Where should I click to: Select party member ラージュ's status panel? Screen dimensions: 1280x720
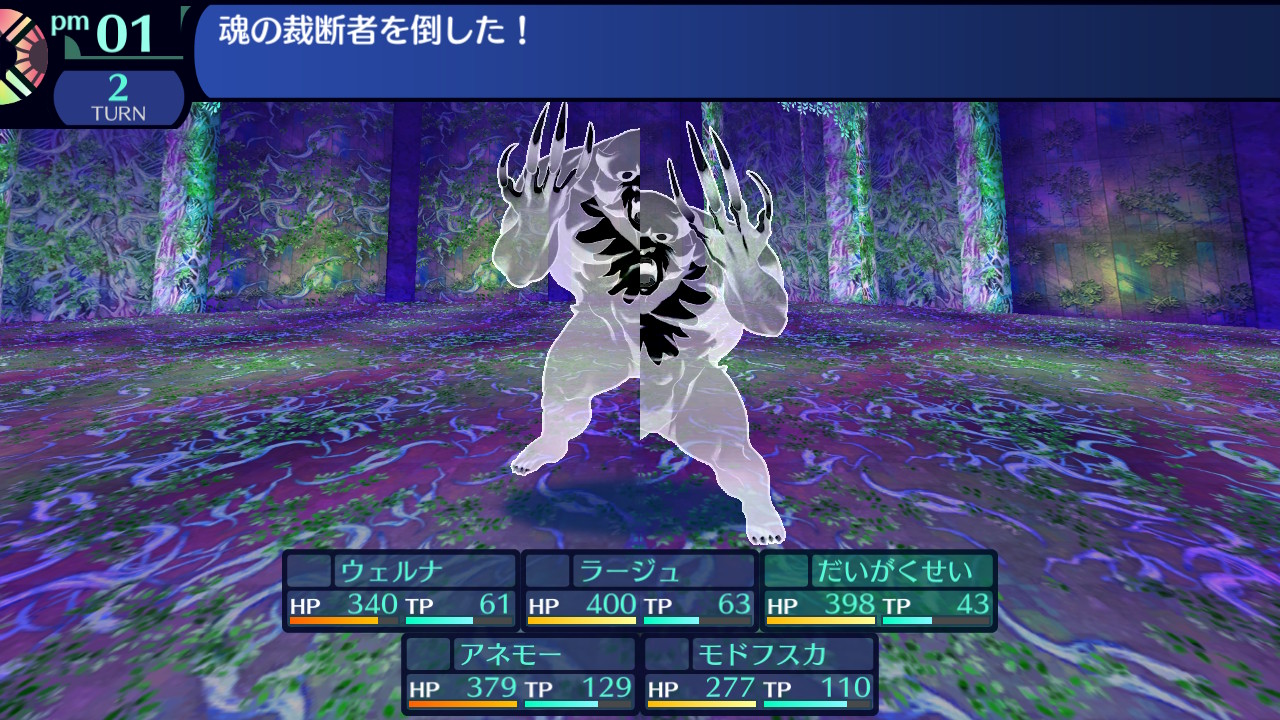[640, 590]
